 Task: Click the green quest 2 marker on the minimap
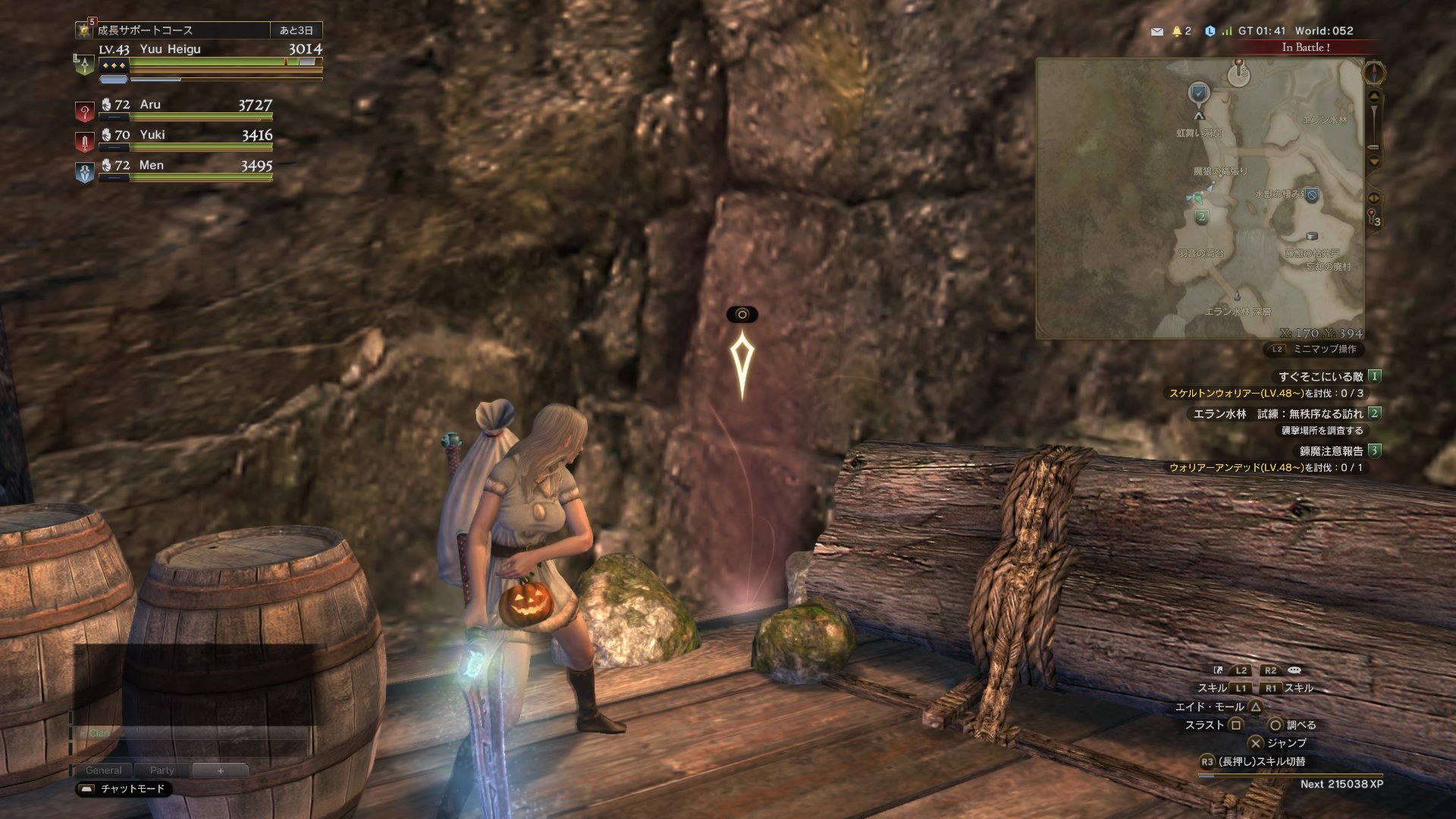point(1201,218)
